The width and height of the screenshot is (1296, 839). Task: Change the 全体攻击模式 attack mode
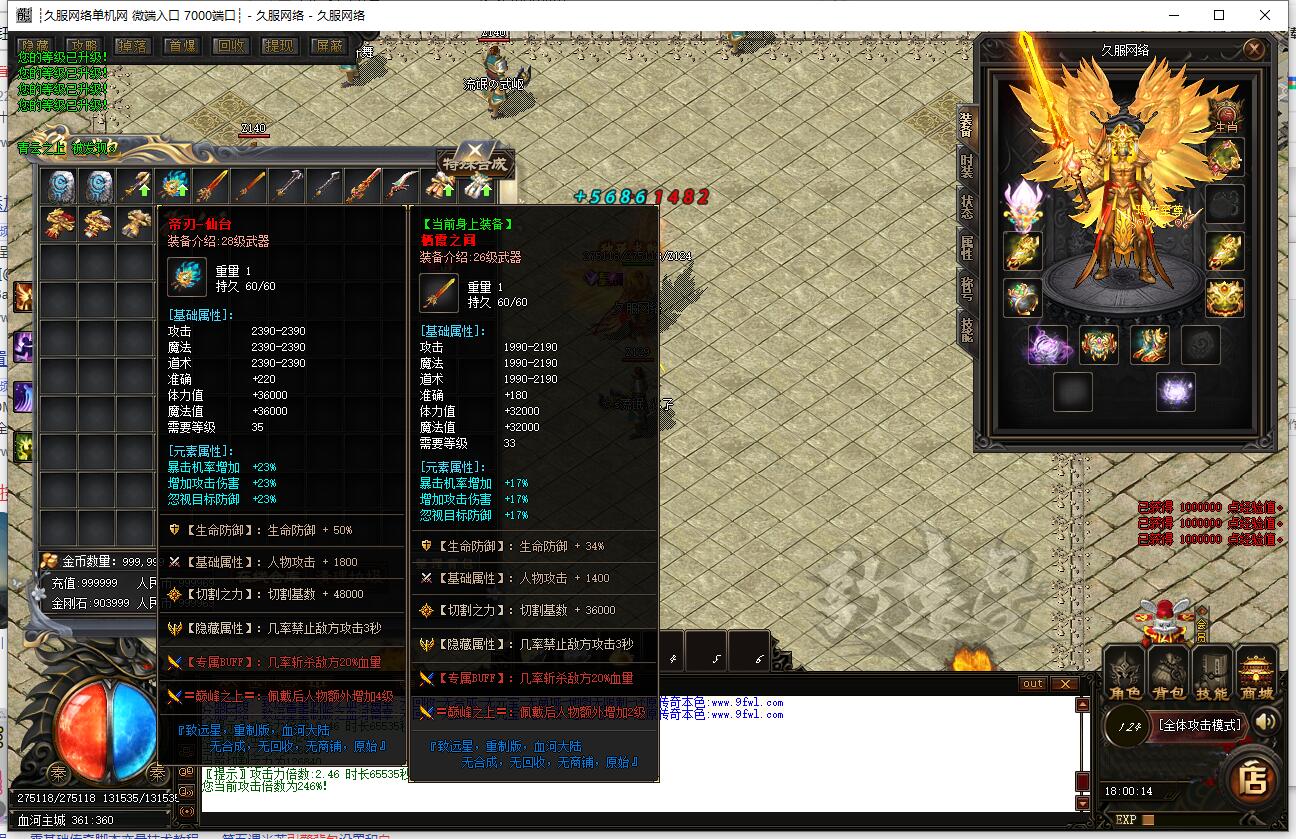1199,725
